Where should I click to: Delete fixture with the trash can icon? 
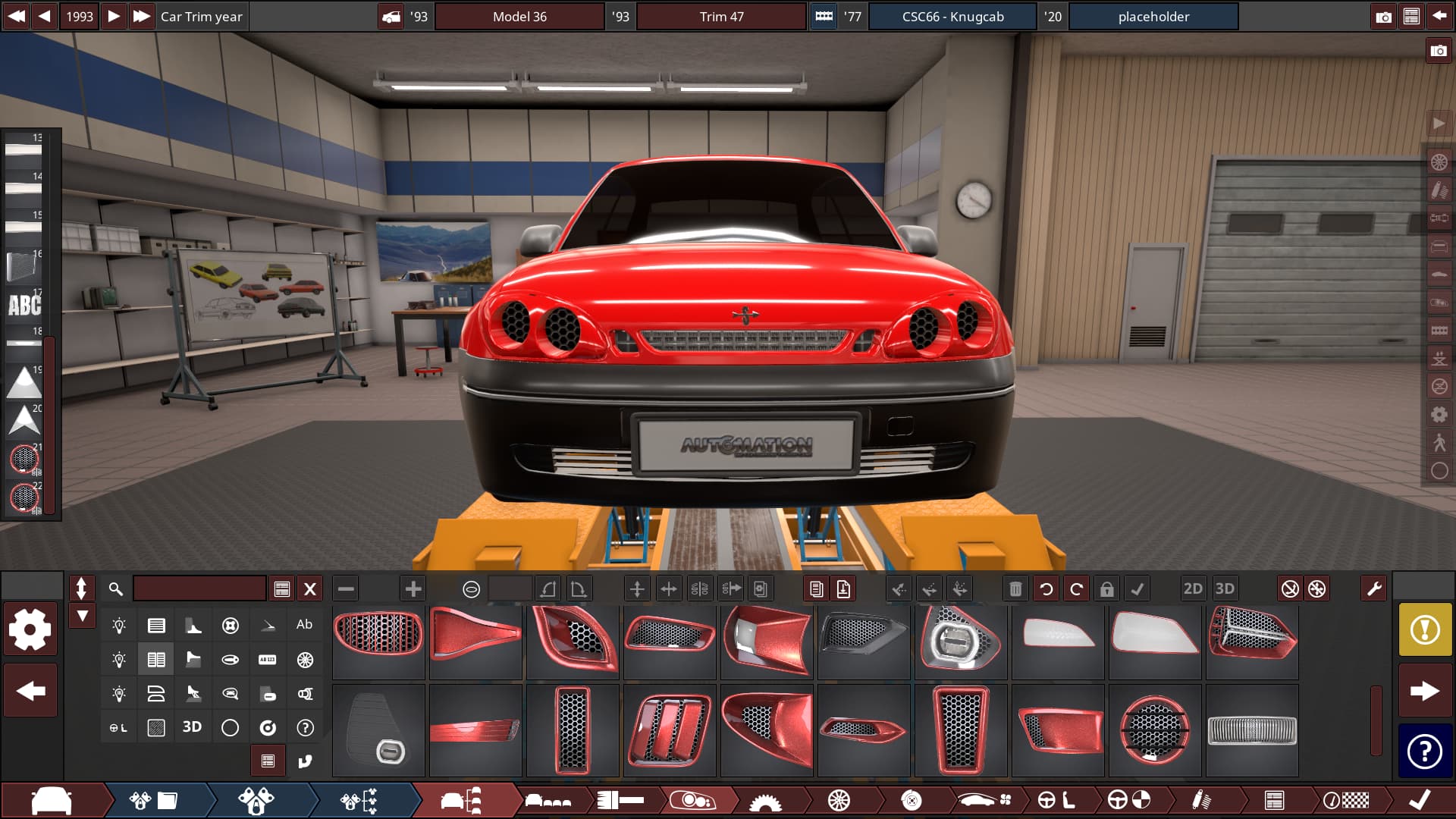[x=1015, y=589]
